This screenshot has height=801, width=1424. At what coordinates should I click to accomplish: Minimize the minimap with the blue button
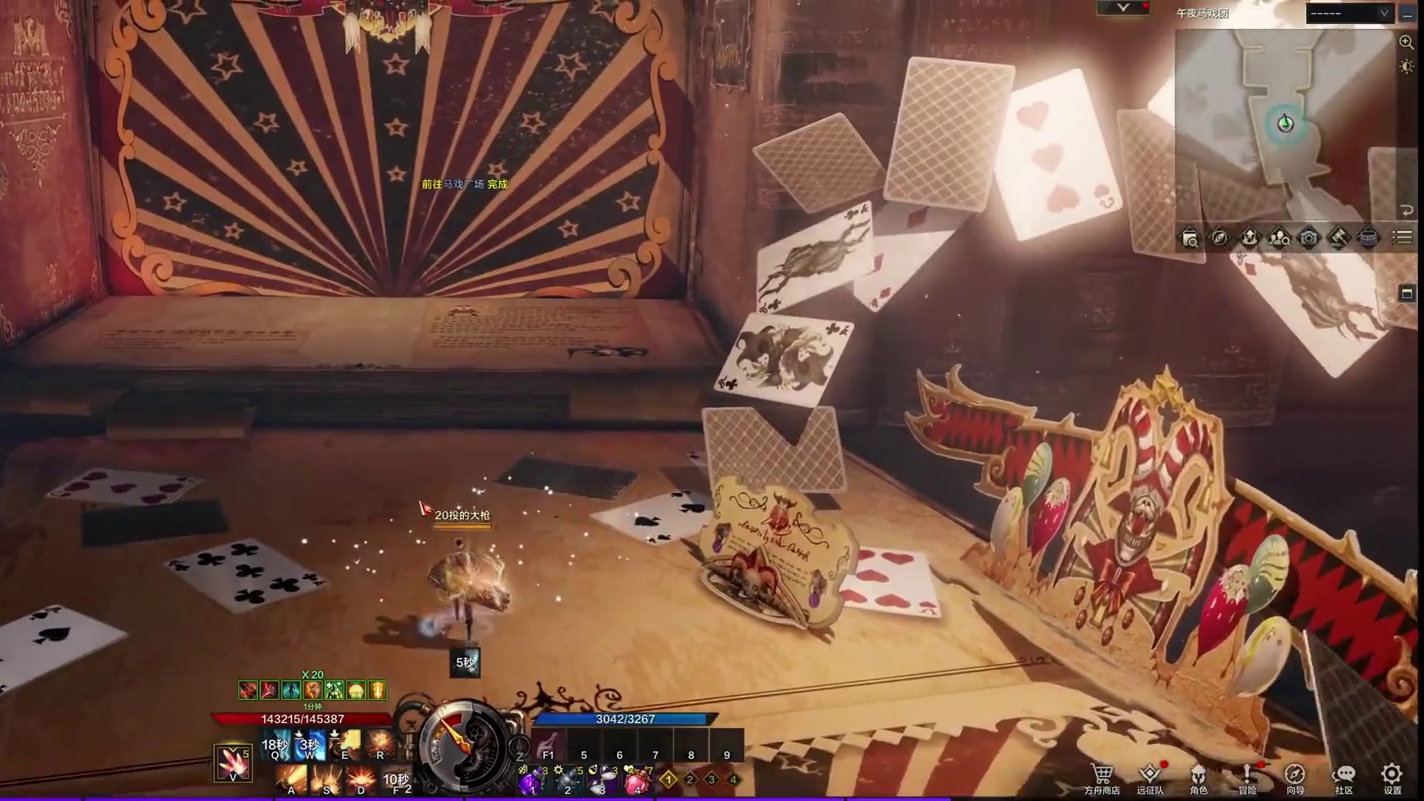(x=1409, y=13)
